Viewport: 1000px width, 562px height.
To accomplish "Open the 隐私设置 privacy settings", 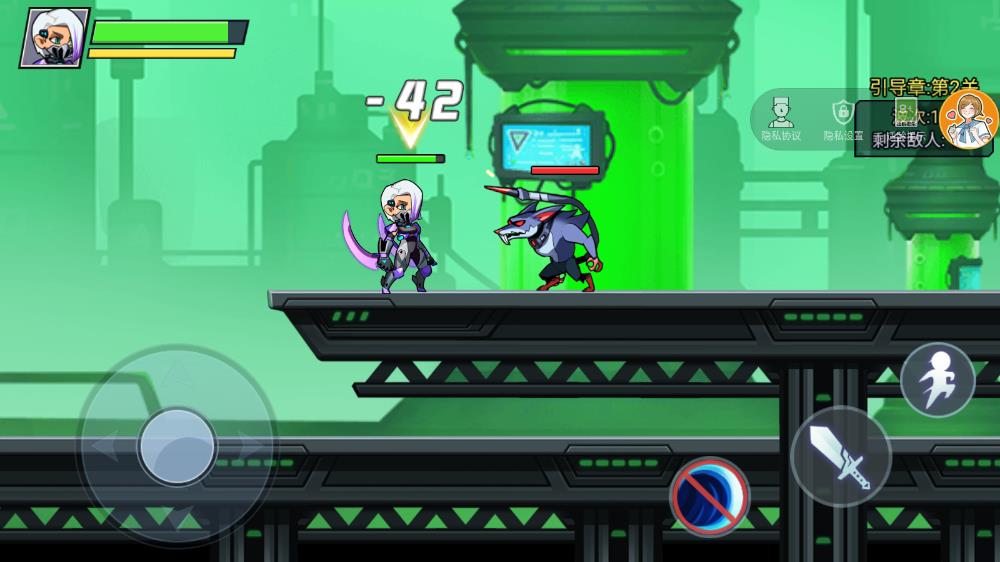I will 843,120.
